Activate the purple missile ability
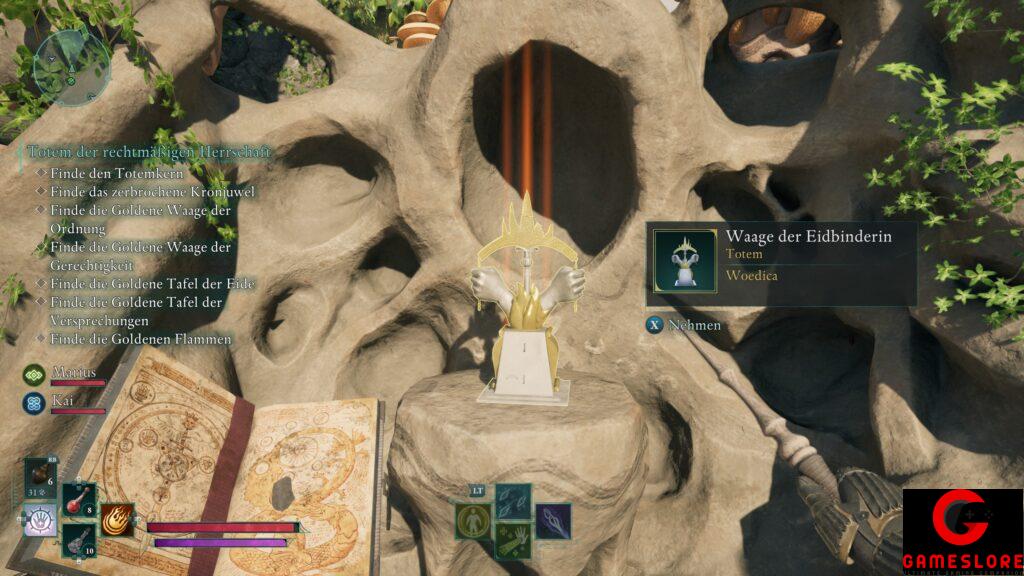Screen dimensions: 1024x576 552,521
